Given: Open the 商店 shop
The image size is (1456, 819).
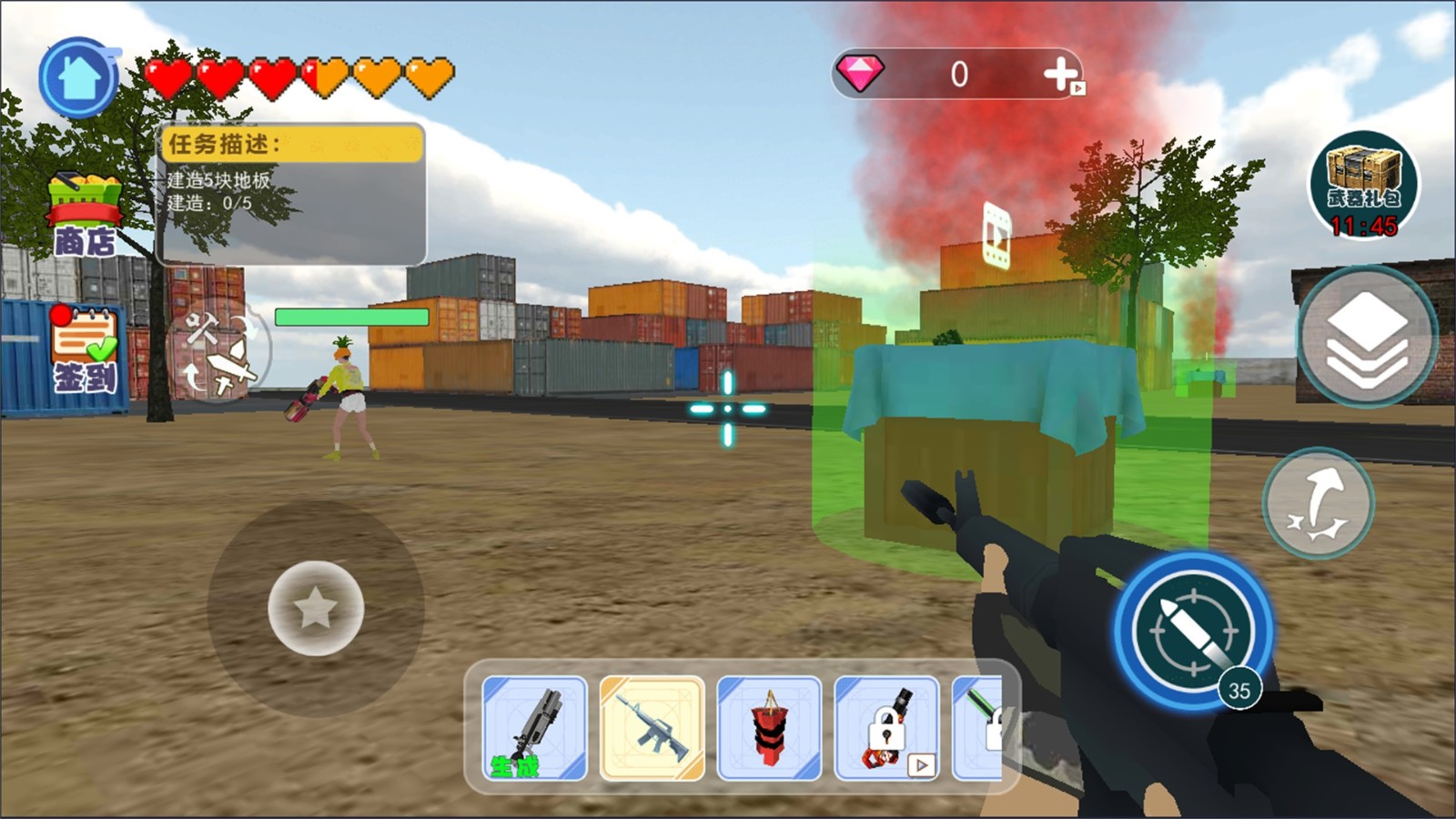Looking at the screenshot, I should (x=85, y=216).
